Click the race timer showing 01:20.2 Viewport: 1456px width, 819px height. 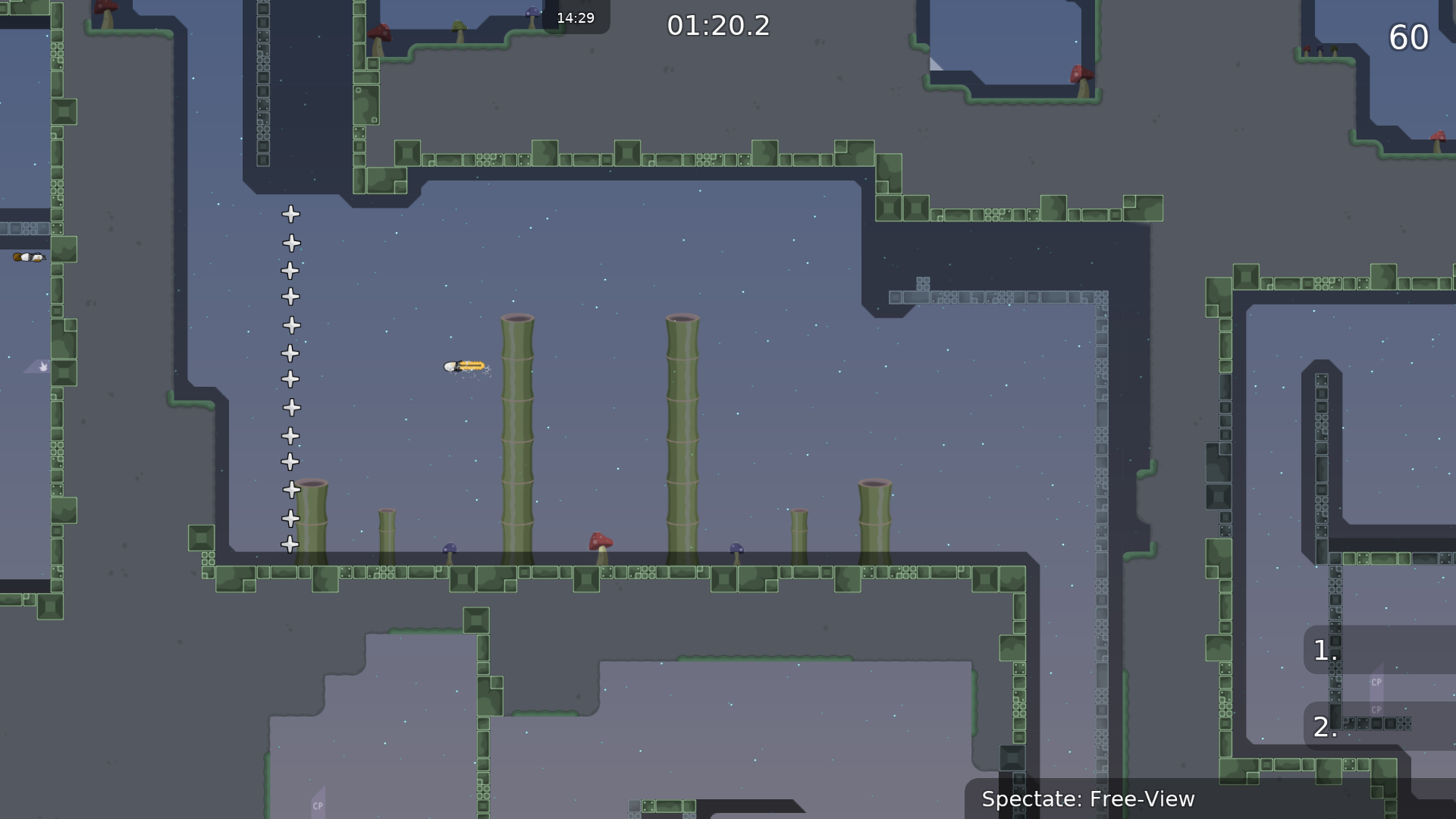[x=718, y=26]
